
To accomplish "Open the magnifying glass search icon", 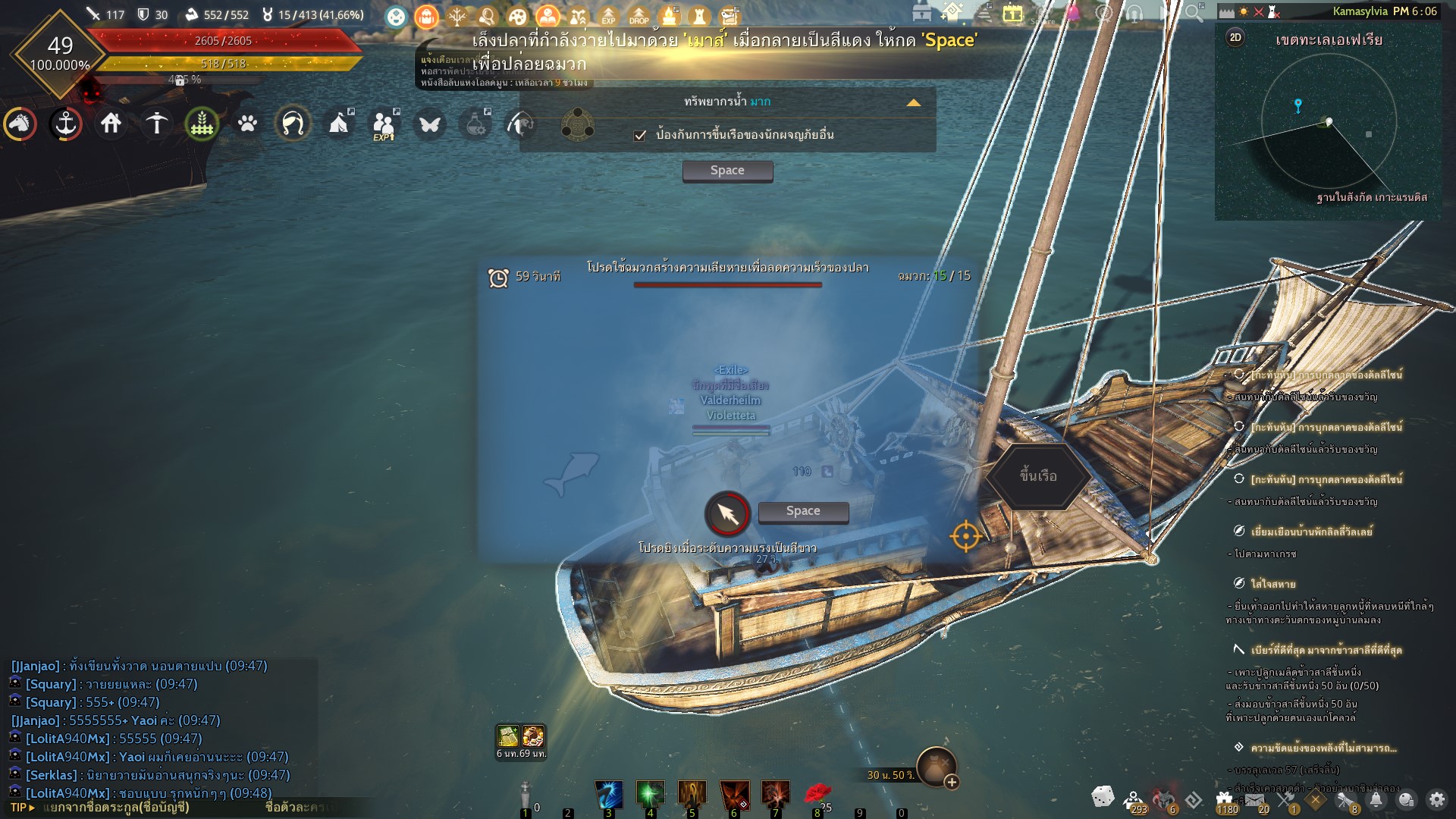I will [1194, 13].
